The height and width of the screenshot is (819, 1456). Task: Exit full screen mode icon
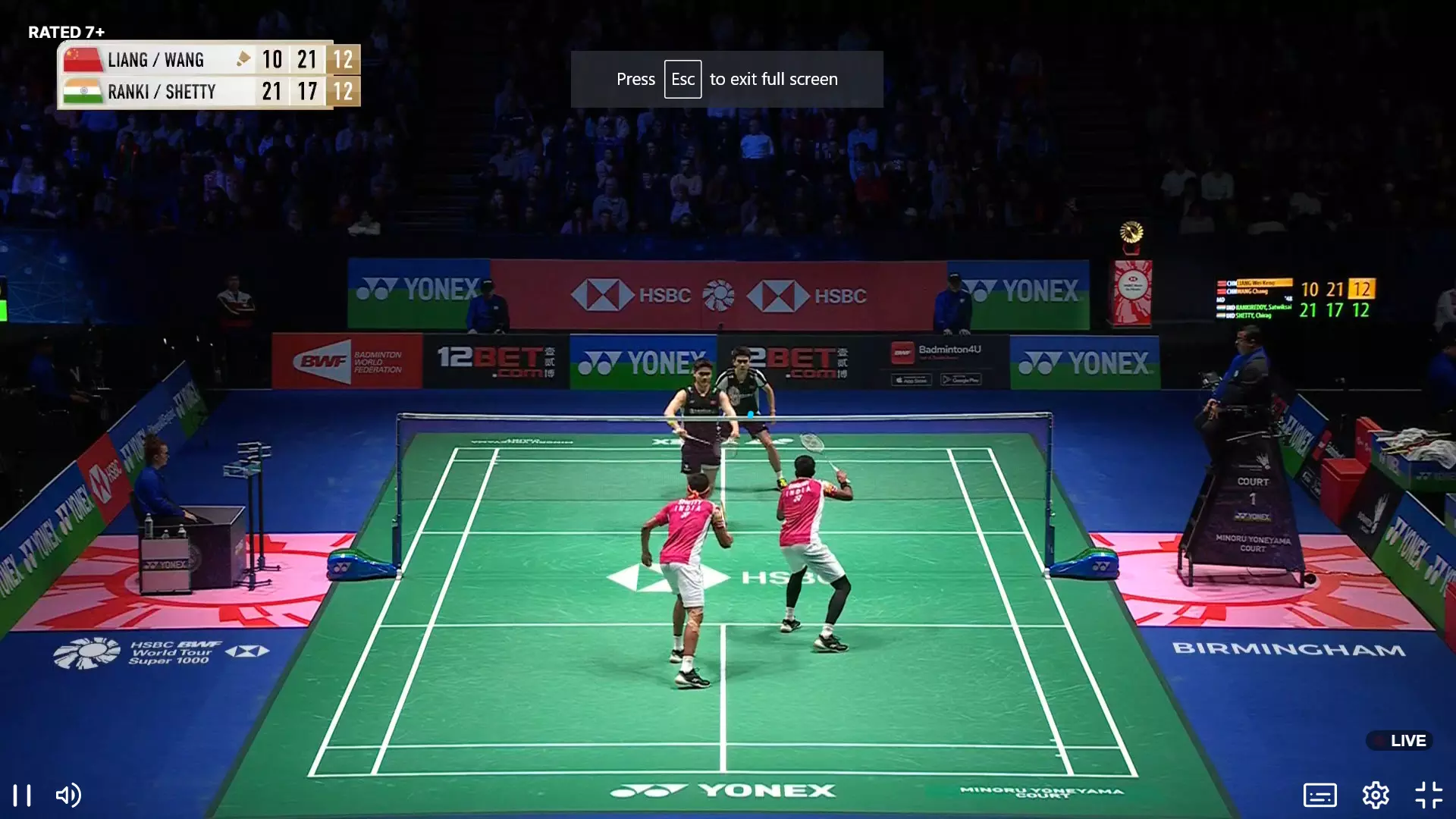click(x=1429, y=795)
